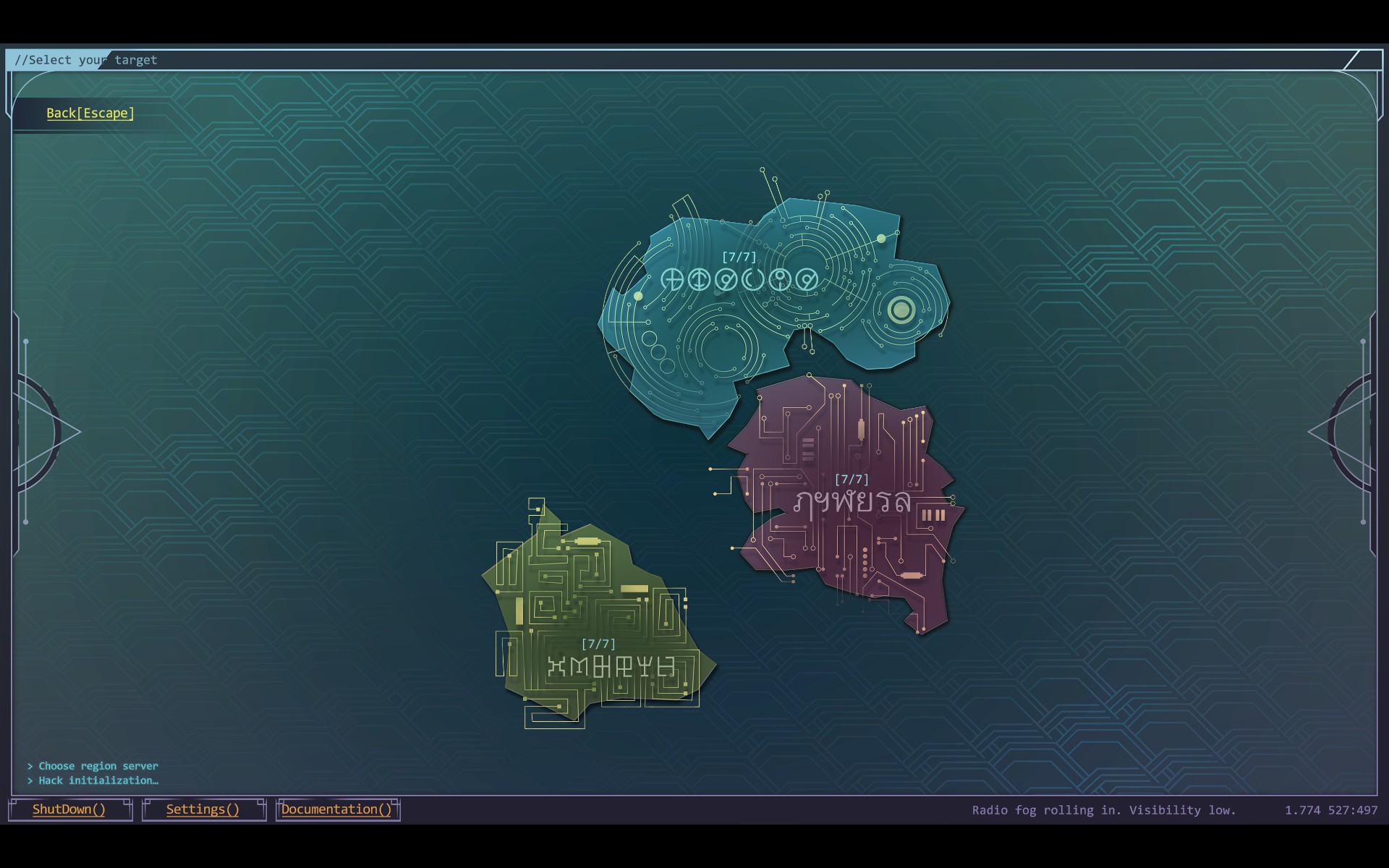Click the Back[Escape] button
Screen dimensions: 1389x868
coord(90,114)
